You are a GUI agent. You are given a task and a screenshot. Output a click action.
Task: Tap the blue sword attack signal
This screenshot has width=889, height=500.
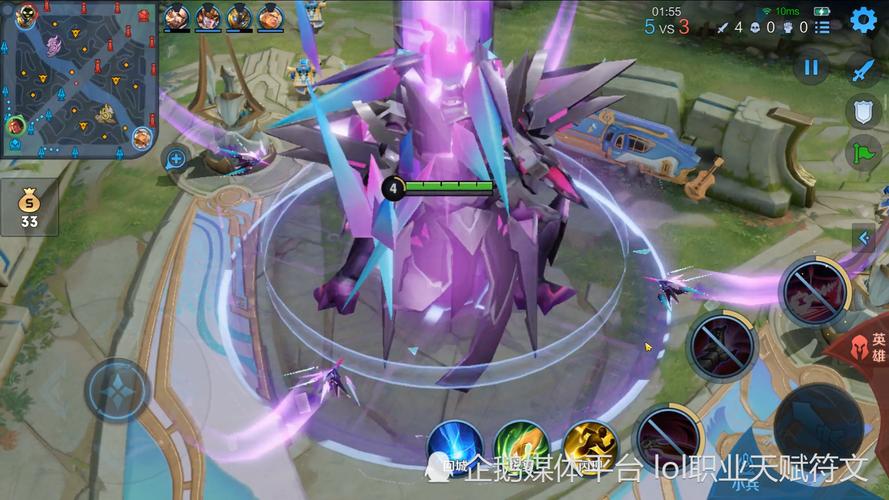(862, 69)
